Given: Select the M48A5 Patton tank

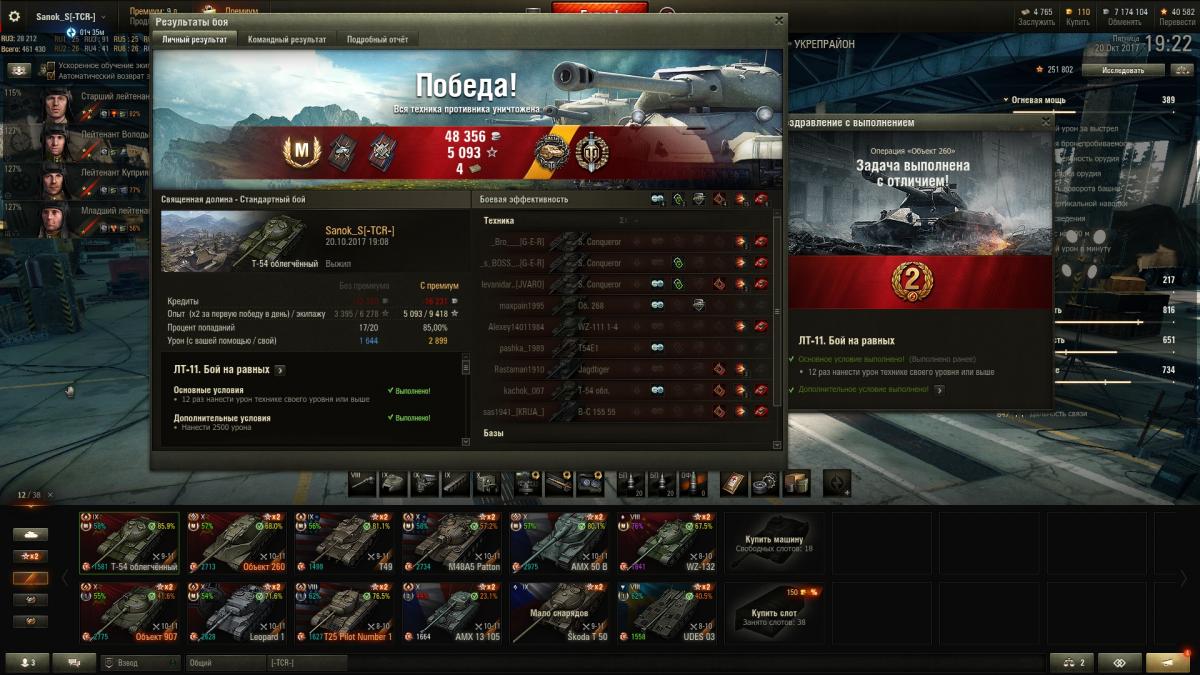Looking at the screenshot, I should click(451, 544).
